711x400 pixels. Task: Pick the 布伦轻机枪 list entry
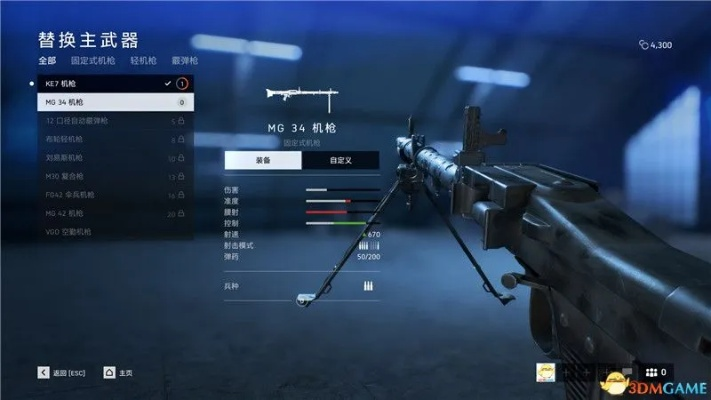coord(110,139)
